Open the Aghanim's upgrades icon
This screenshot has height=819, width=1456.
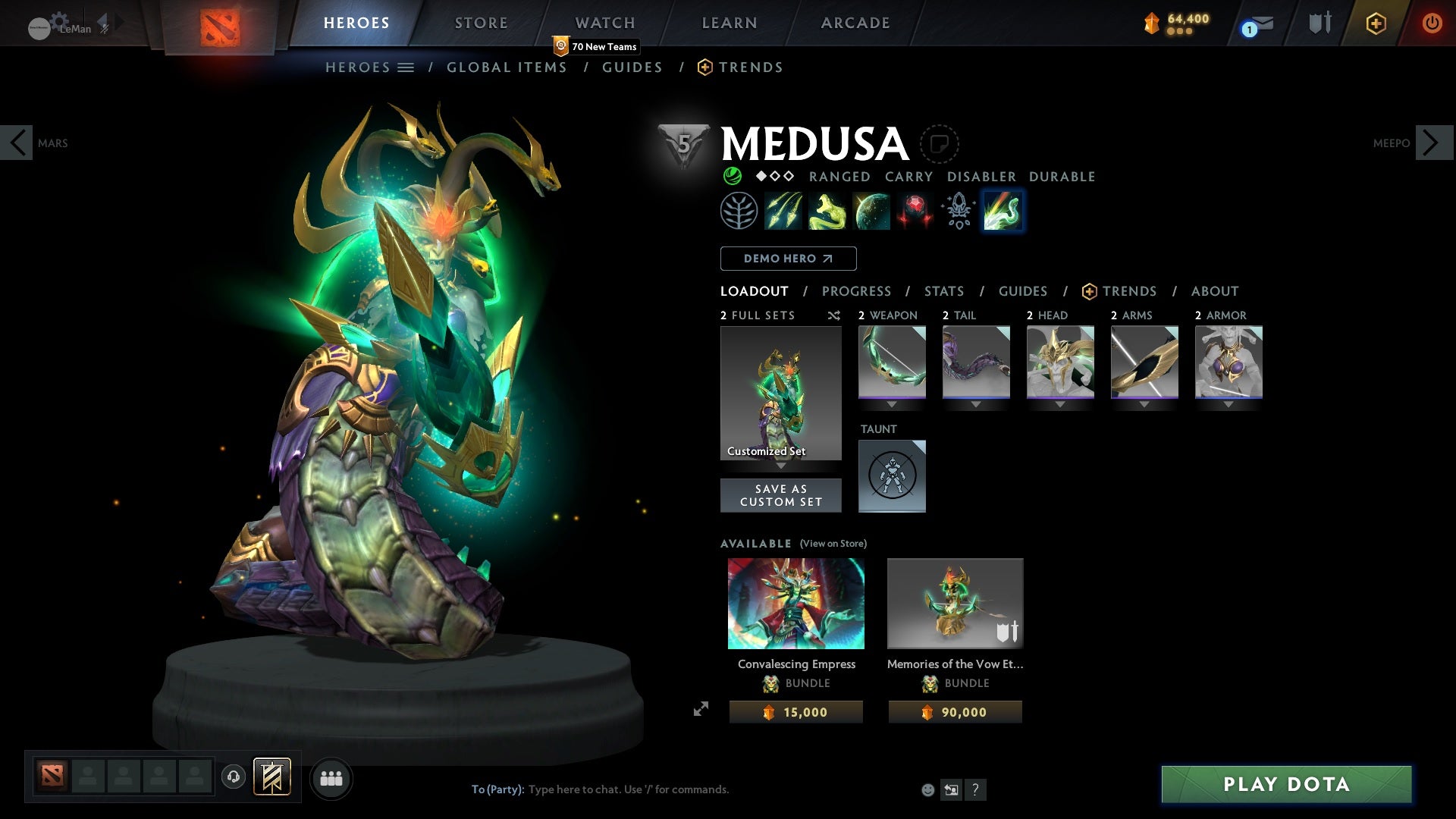point(957,211)
